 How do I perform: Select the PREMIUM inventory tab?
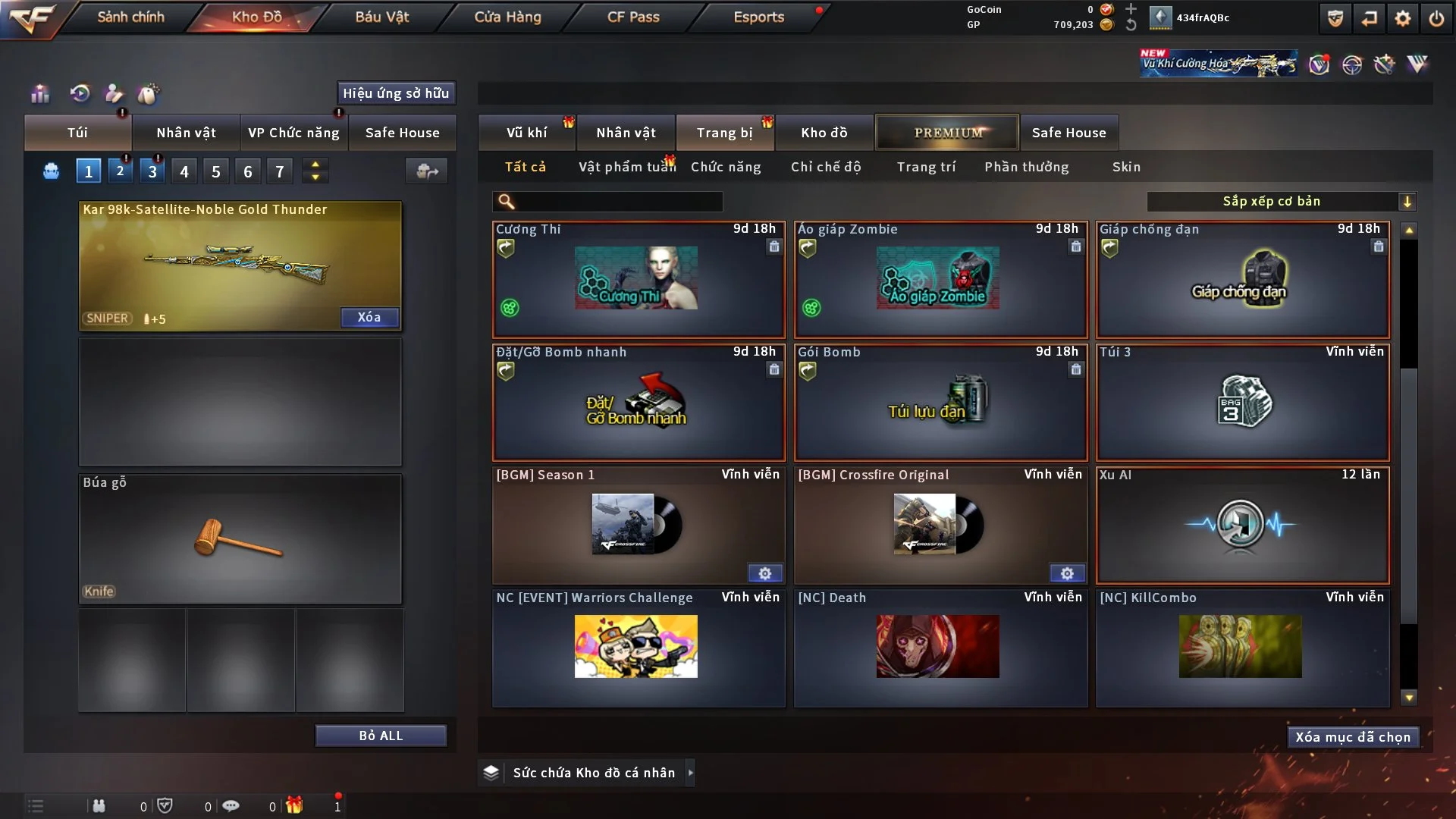947,133
